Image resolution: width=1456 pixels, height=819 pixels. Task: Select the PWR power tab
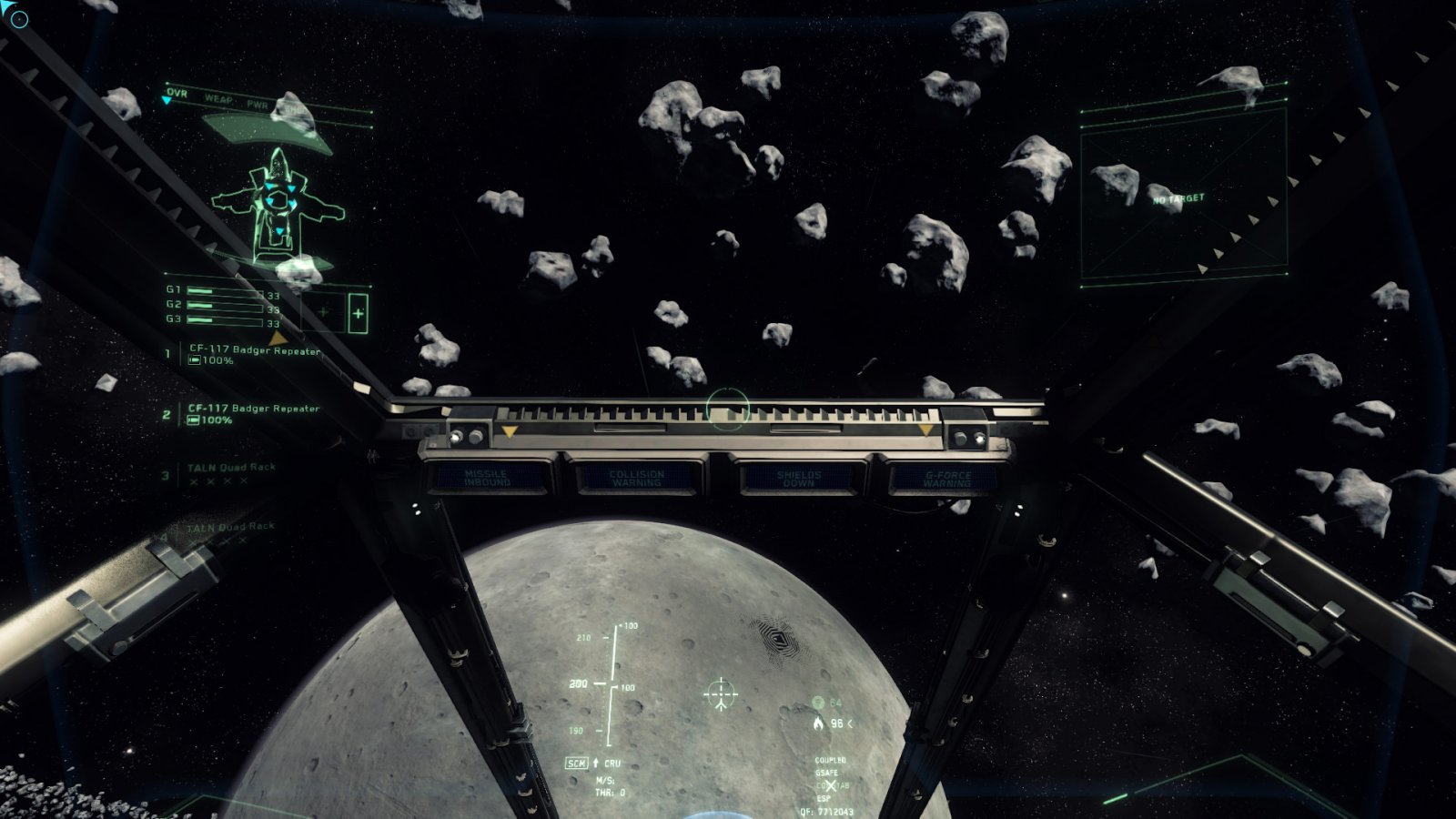[x=258, y=105]
